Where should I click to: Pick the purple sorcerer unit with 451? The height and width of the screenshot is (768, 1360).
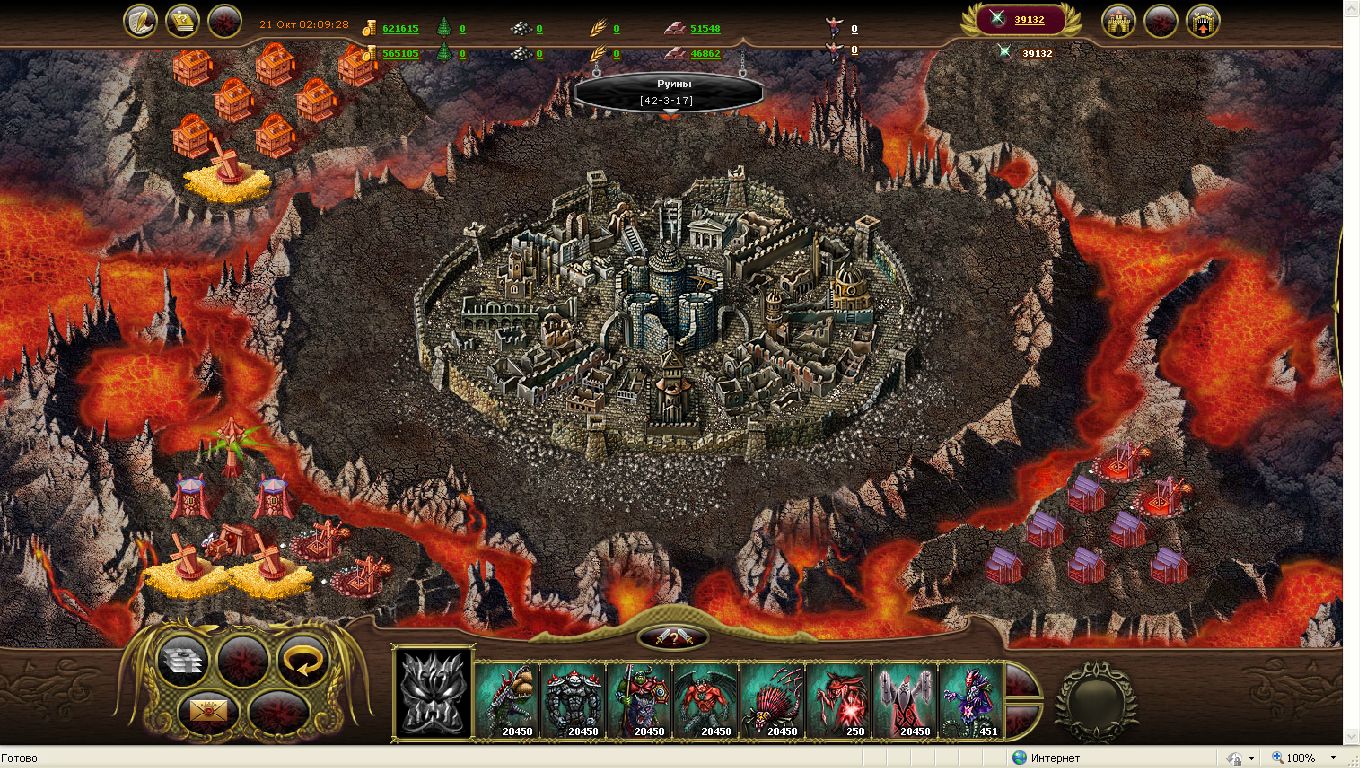tap(970, 699)
